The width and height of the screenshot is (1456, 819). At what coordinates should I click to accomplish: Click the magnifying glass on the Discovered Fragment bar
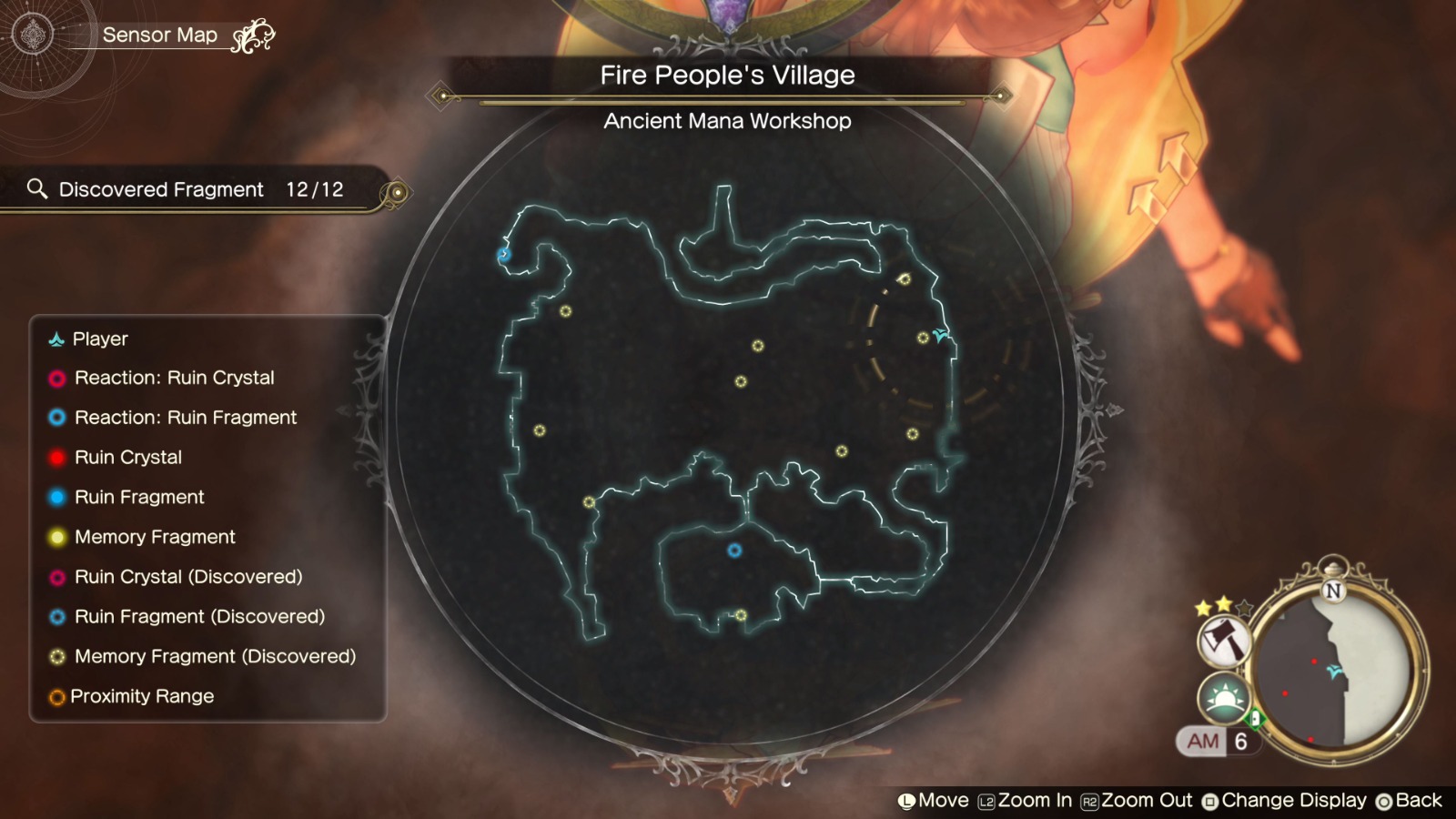click(x=37, y=189)
